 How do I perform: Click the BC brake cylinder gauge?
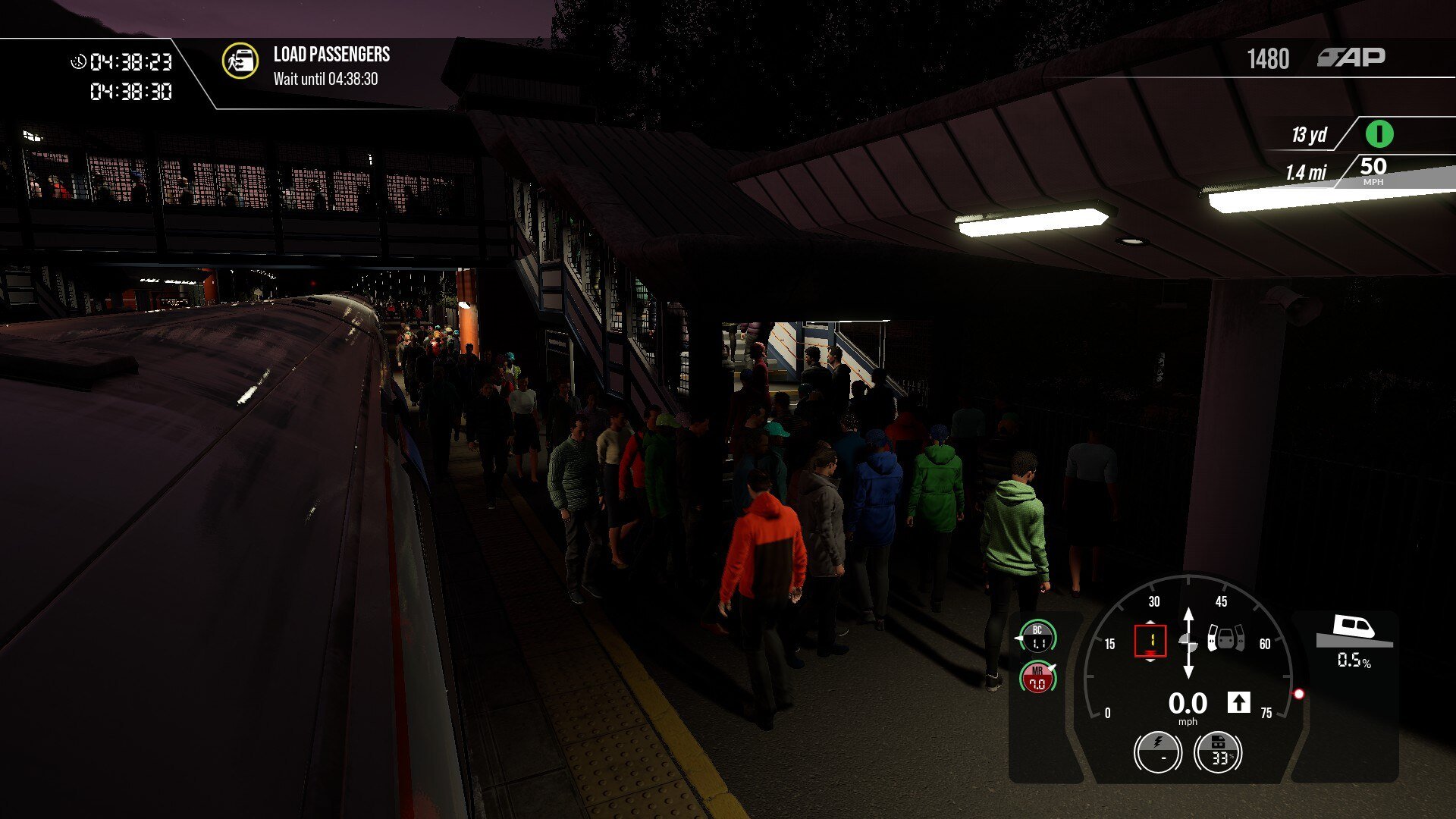(x=1037, y=637)
